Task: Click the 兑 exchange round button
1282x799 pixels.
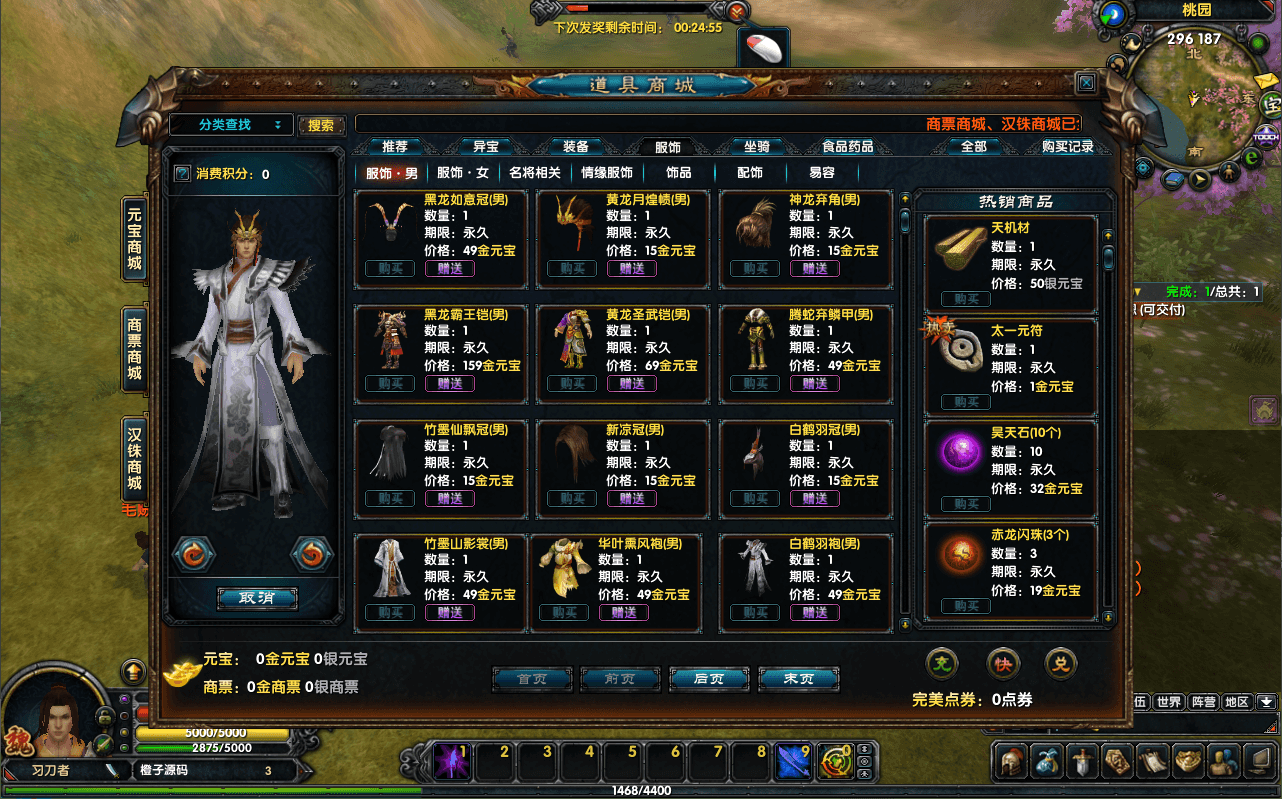Action: [x=1061, y=662]
